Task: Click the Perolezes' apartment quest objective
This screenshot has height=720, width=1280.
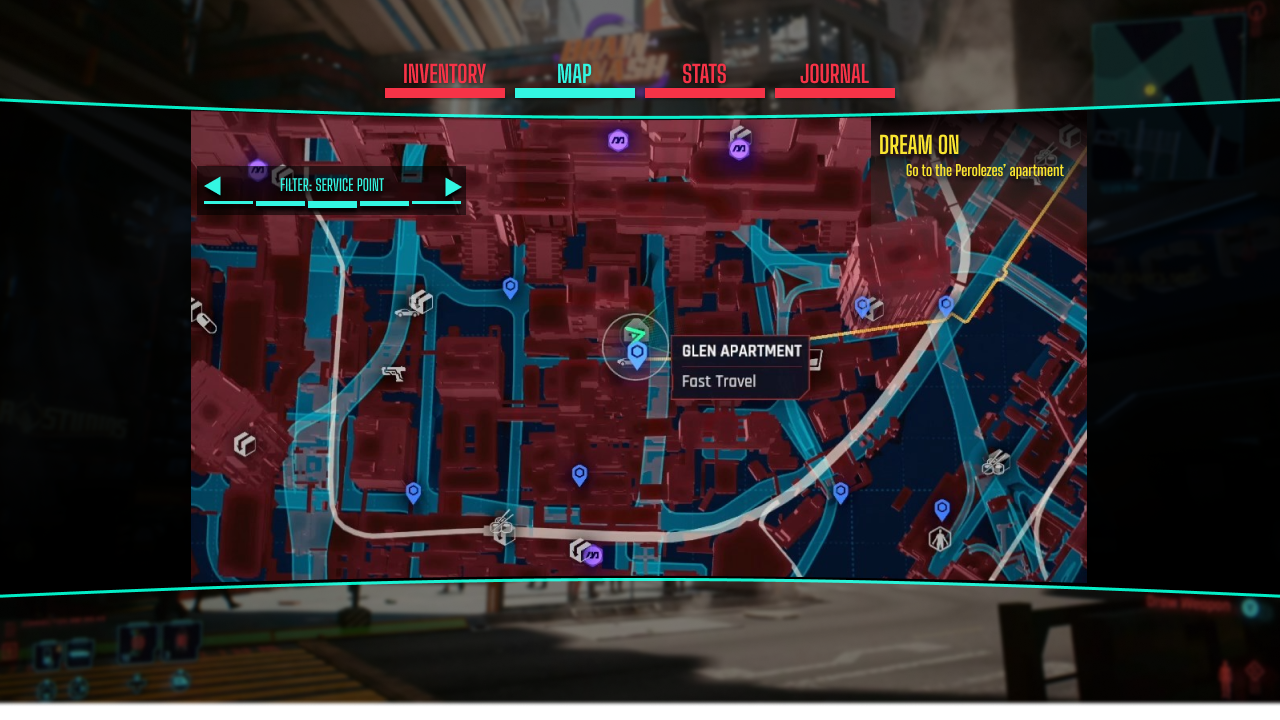Action: (985, 170)
